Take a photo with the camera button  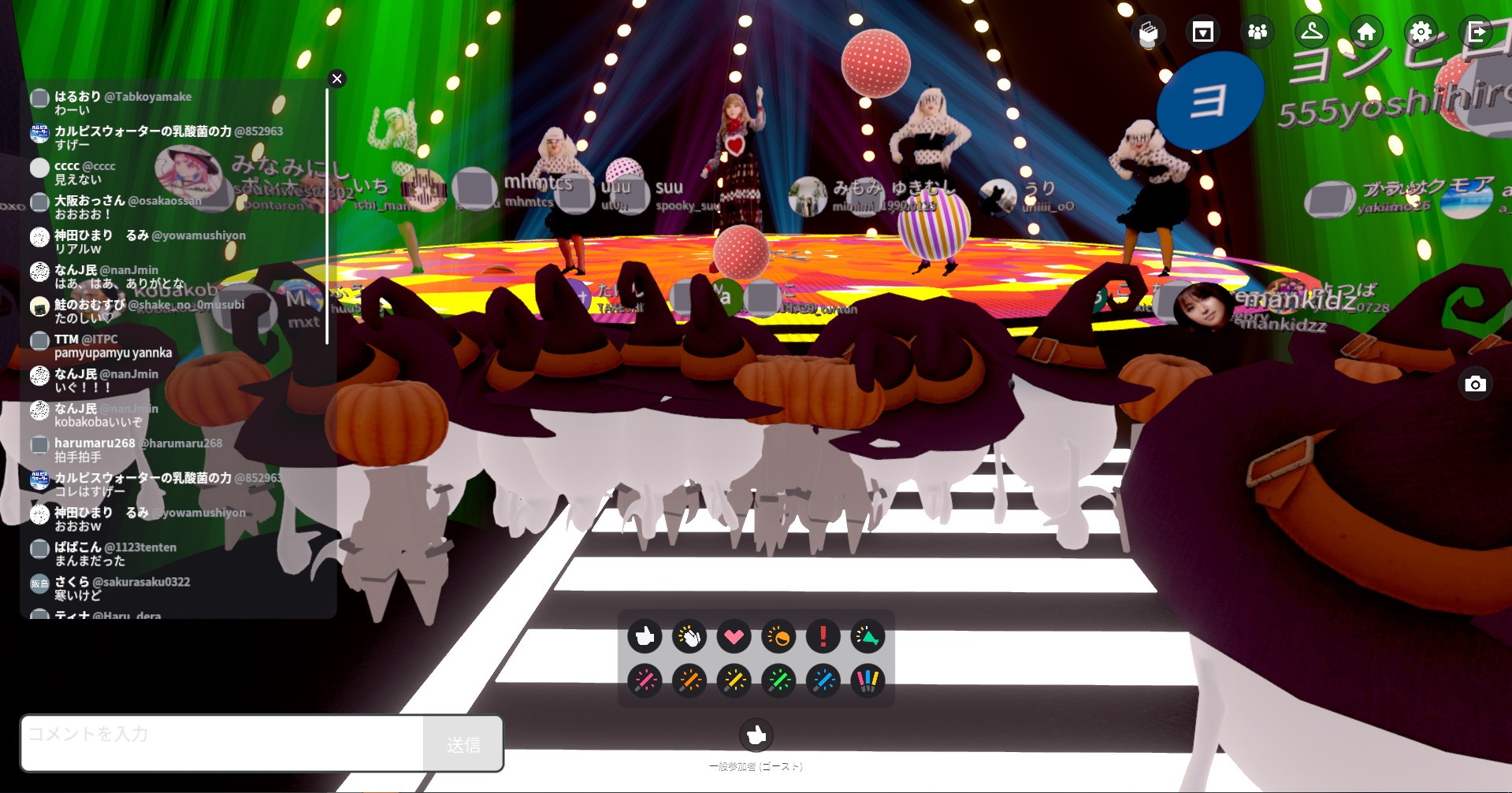tap(1475, 384)
